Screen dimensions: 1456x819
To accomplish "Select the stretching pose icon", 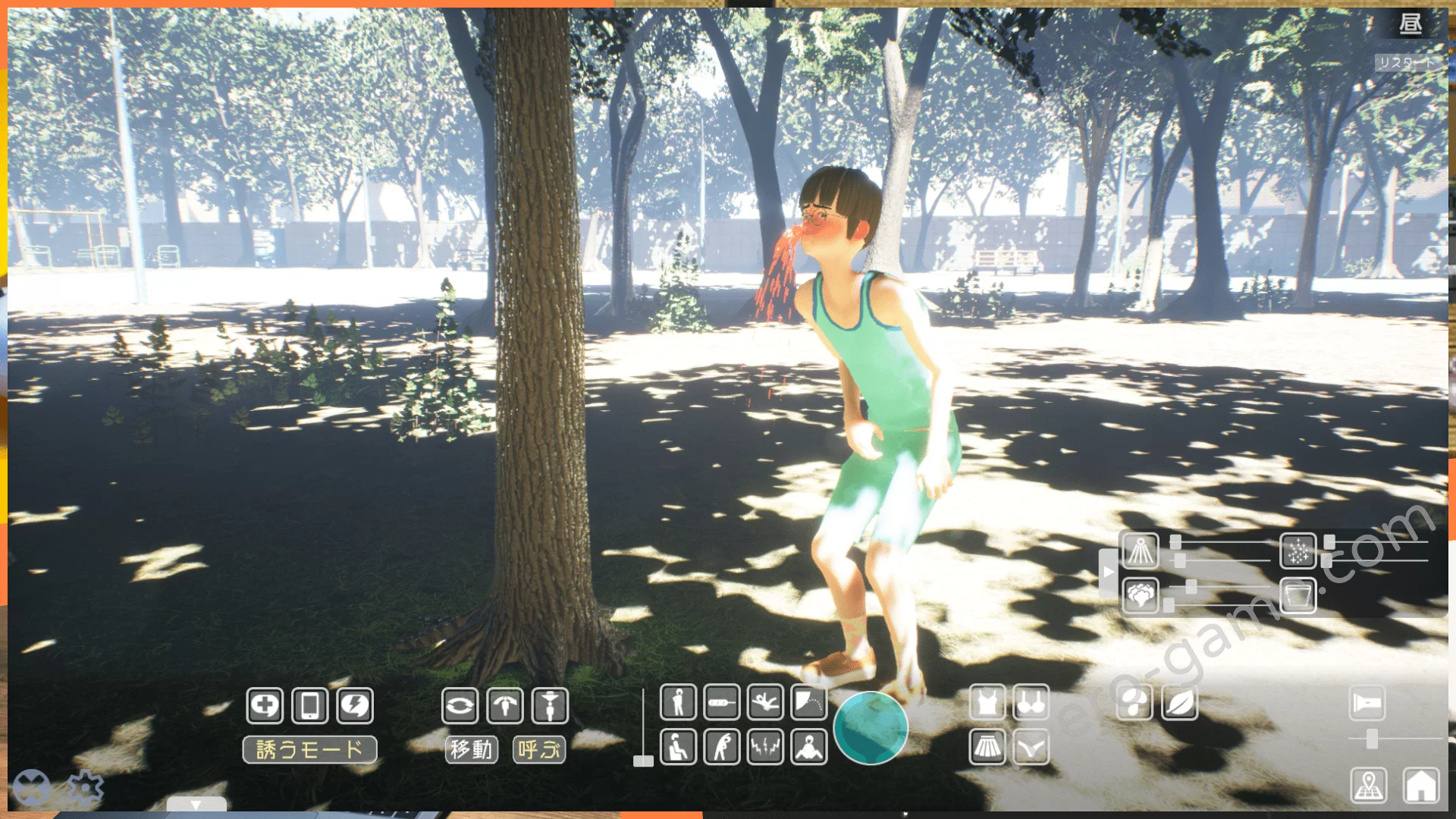I will point(722,747).
